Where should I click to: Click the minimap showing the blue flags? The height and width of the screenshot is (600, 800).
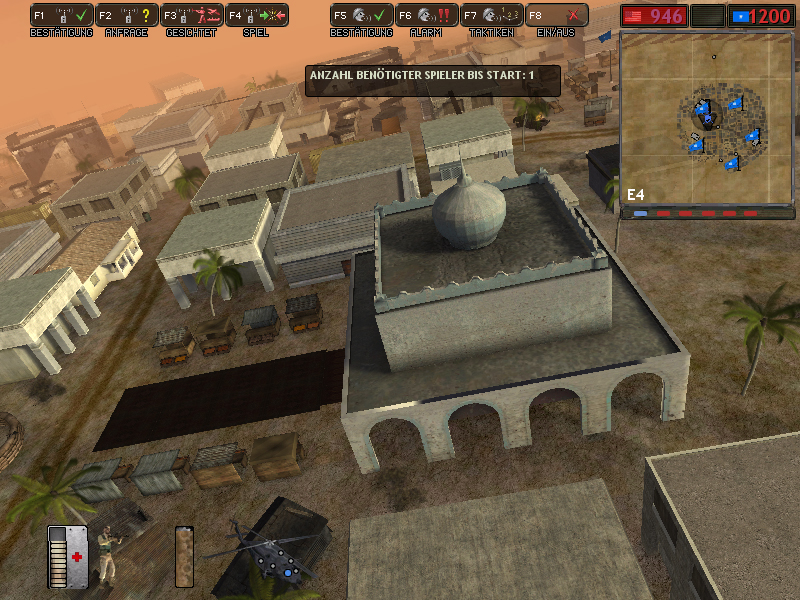click(x=709, y=118)
